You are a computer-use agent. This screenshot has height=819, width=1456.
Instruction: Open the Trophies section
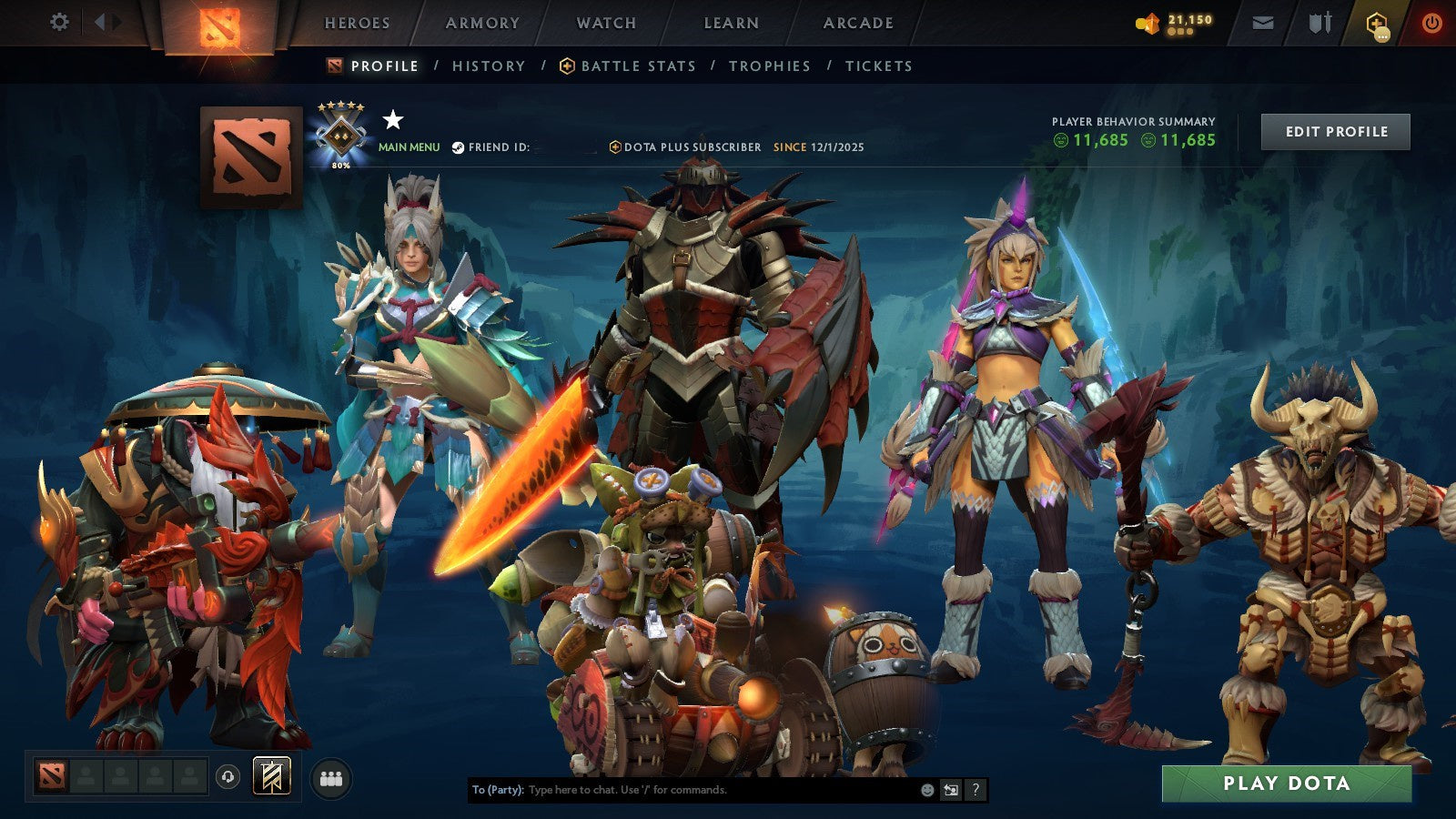pyautogui.click(x=769, y=66)
